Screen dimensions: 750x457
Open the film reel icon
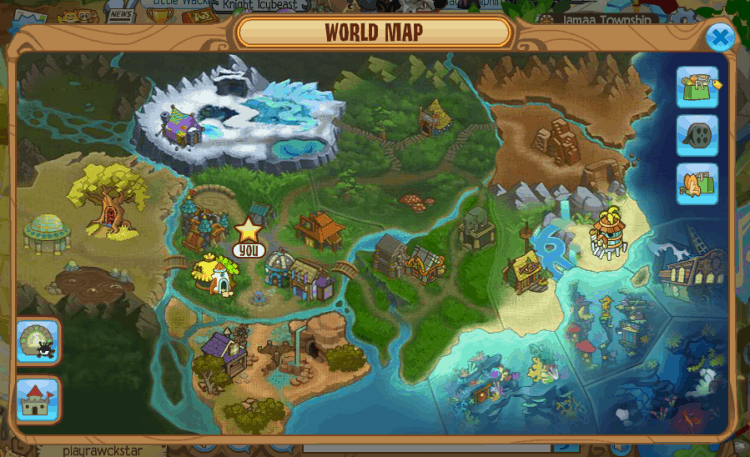[x=697, y=136]
